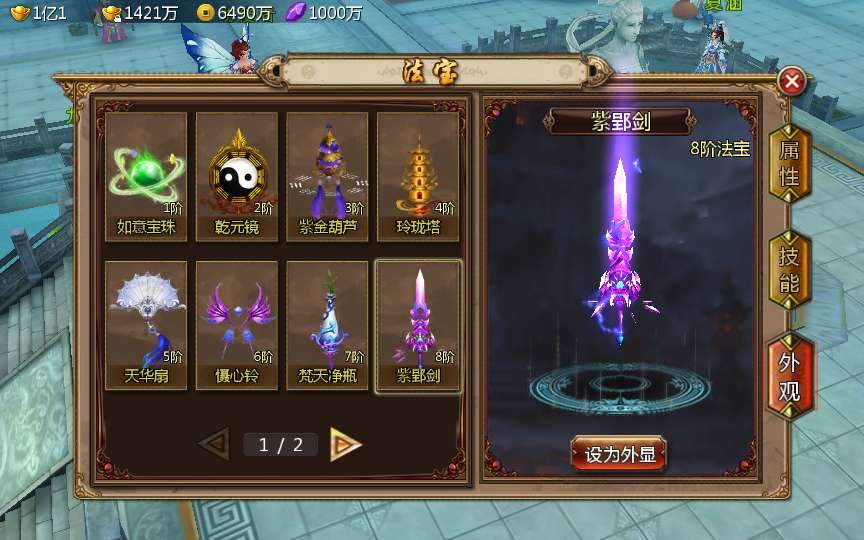Switch to the 属性 tab
Viewport: 864px width, 540px height.
[x=789, y=164]
